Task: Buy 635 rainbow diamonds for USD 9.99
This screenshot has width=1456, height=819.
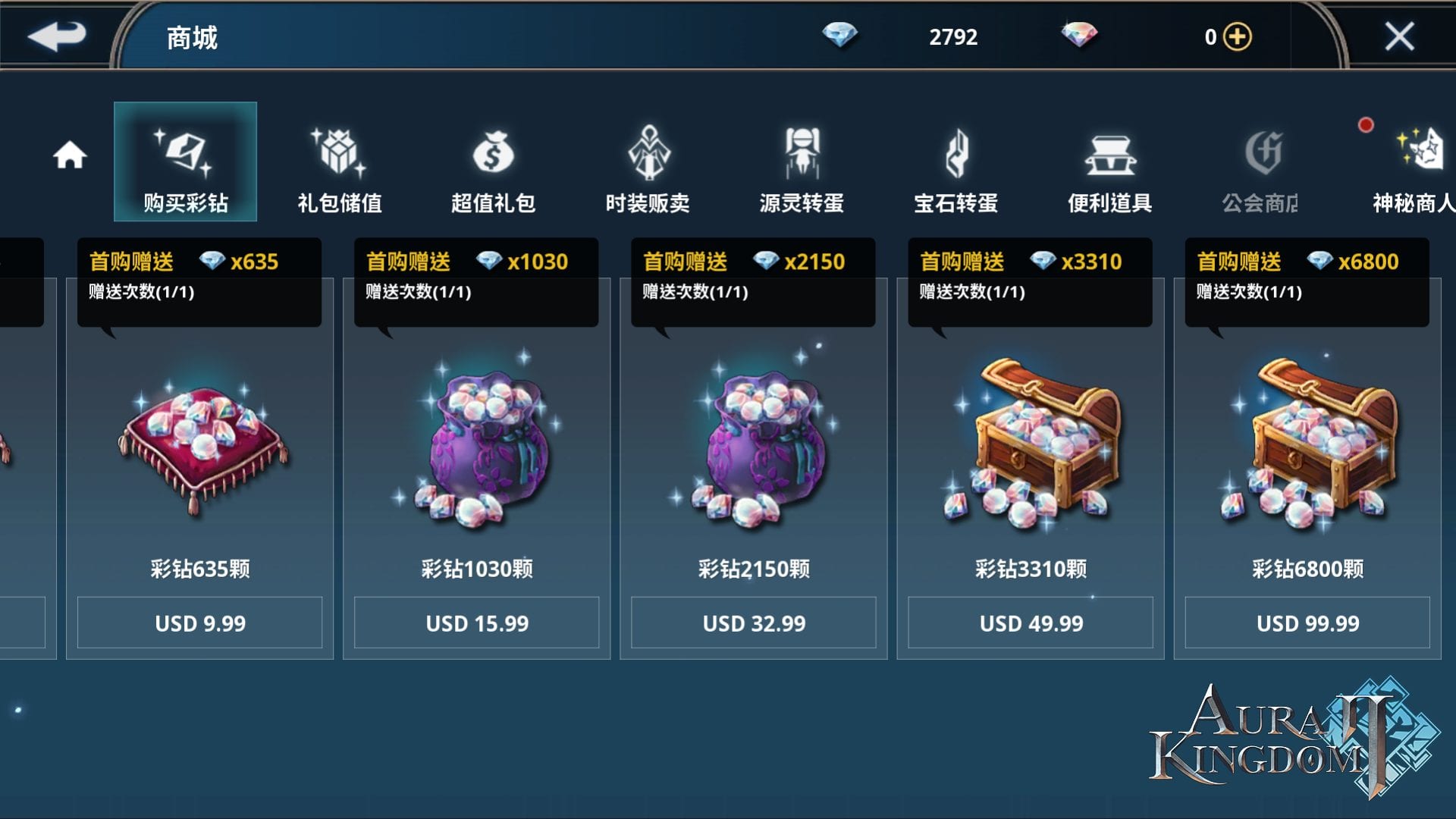Action: 199,623
